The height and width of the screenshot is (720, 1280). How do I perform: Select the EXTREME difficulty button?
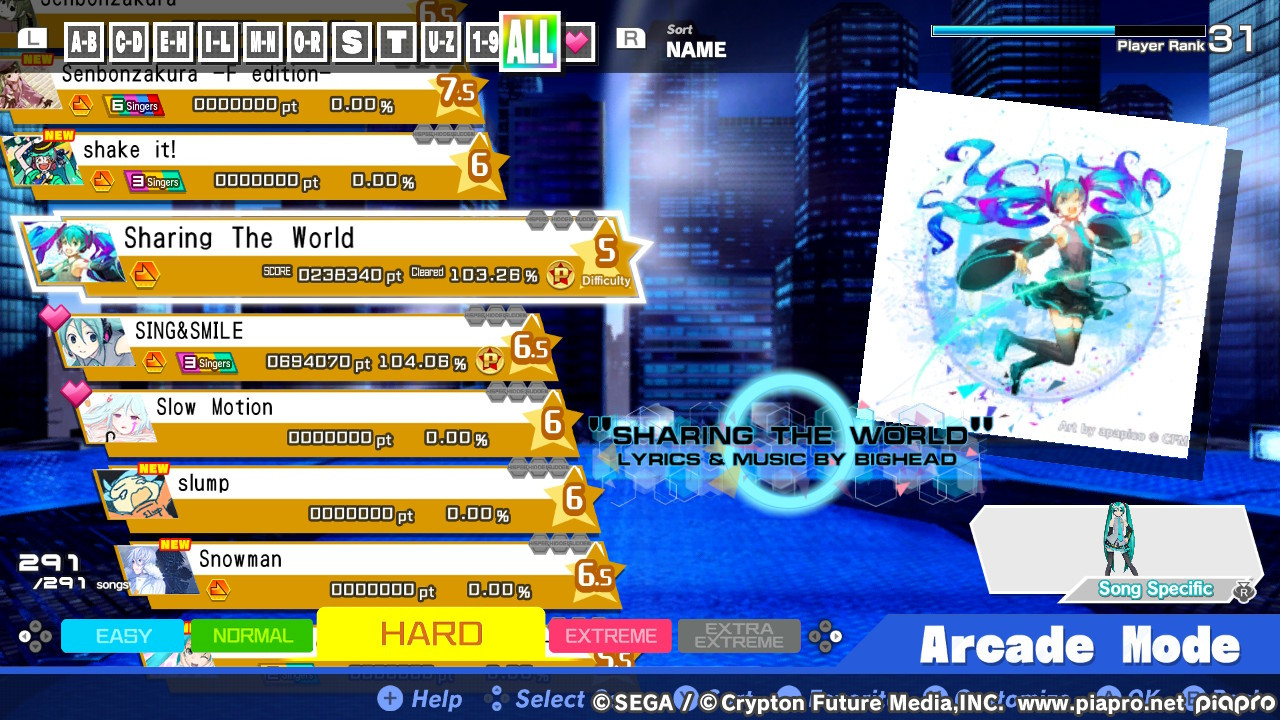(x=610, y=635)
